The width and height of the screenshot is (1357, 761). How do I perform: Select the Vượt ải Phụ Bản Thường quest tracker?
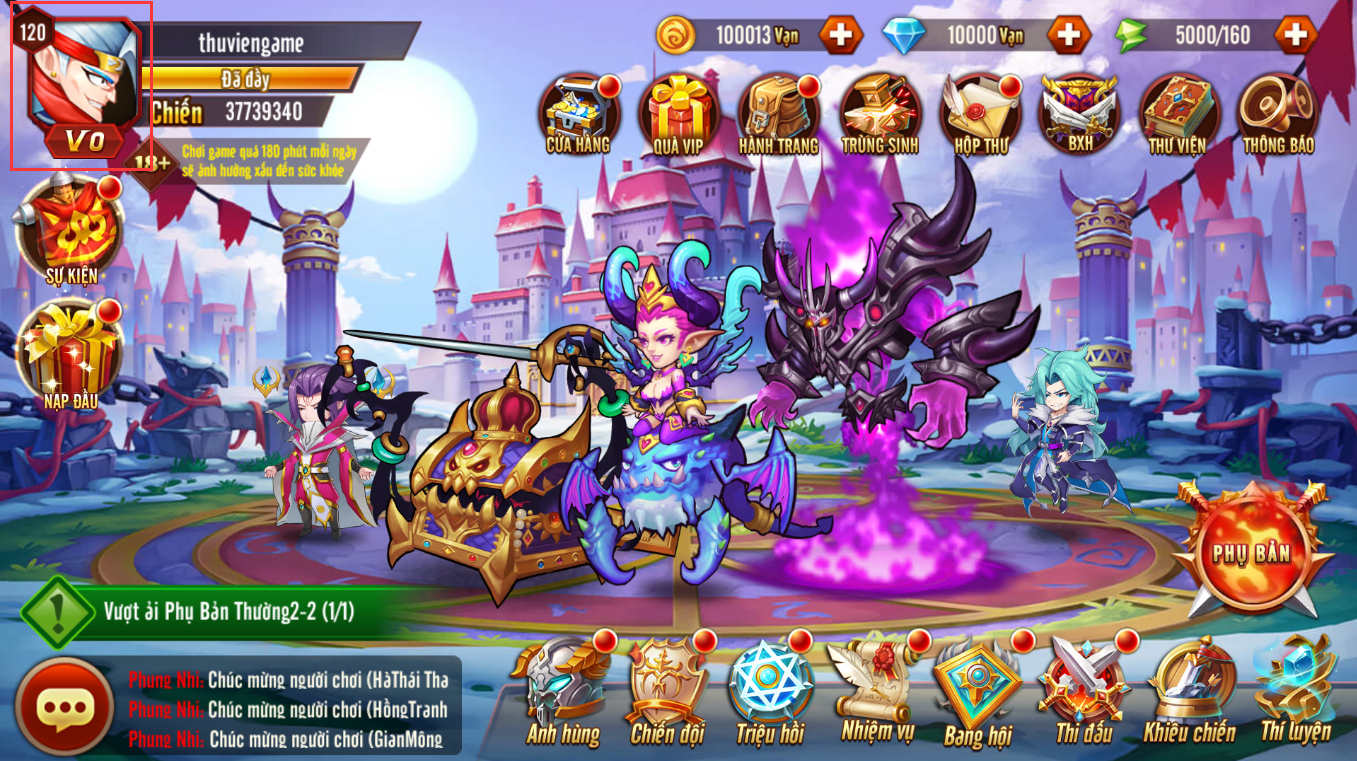pos(228,611)
